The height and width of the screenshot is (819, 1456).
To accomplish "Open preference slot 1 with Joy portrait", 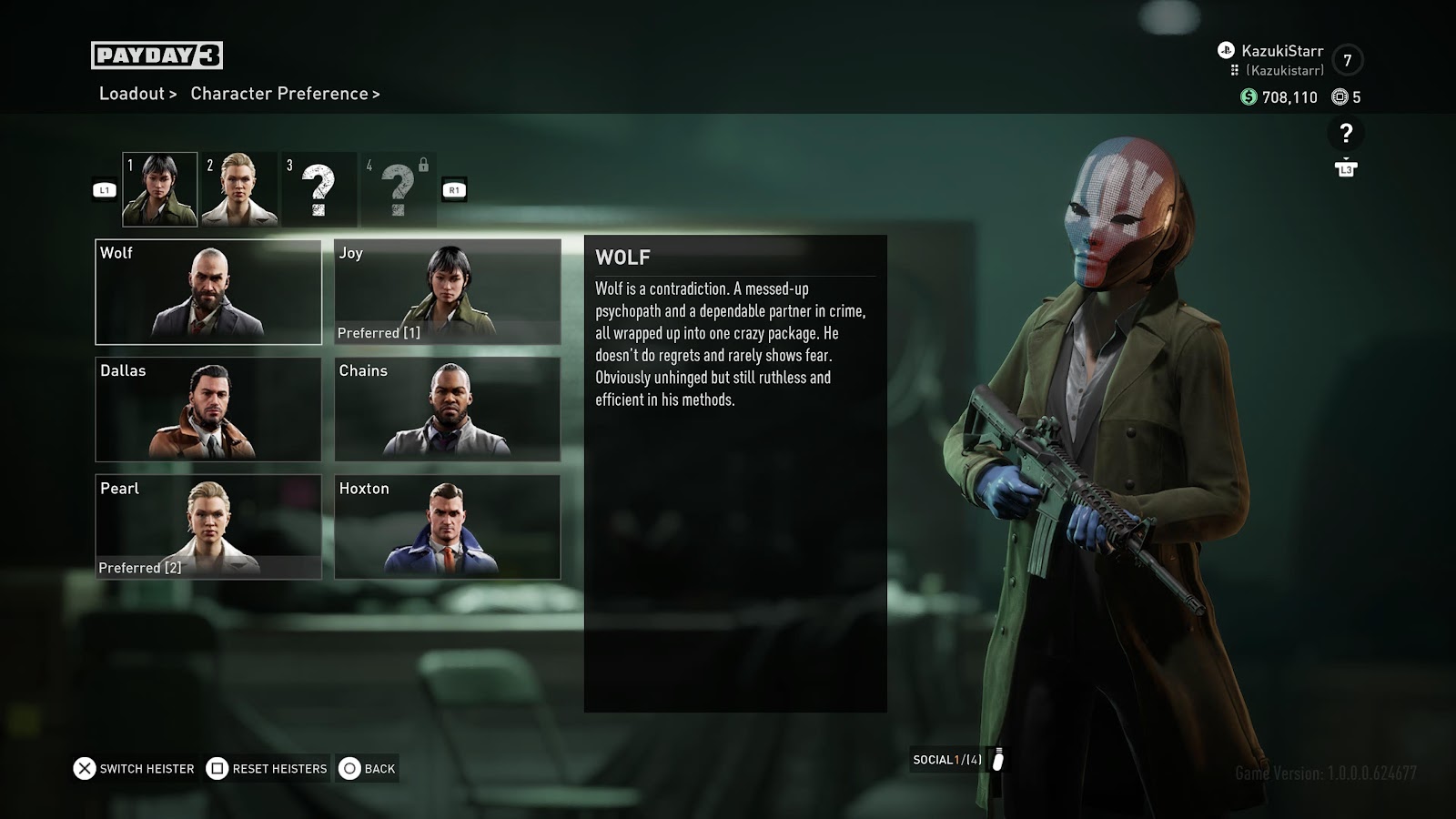I will pyautogui.click(x=160, y=189).
